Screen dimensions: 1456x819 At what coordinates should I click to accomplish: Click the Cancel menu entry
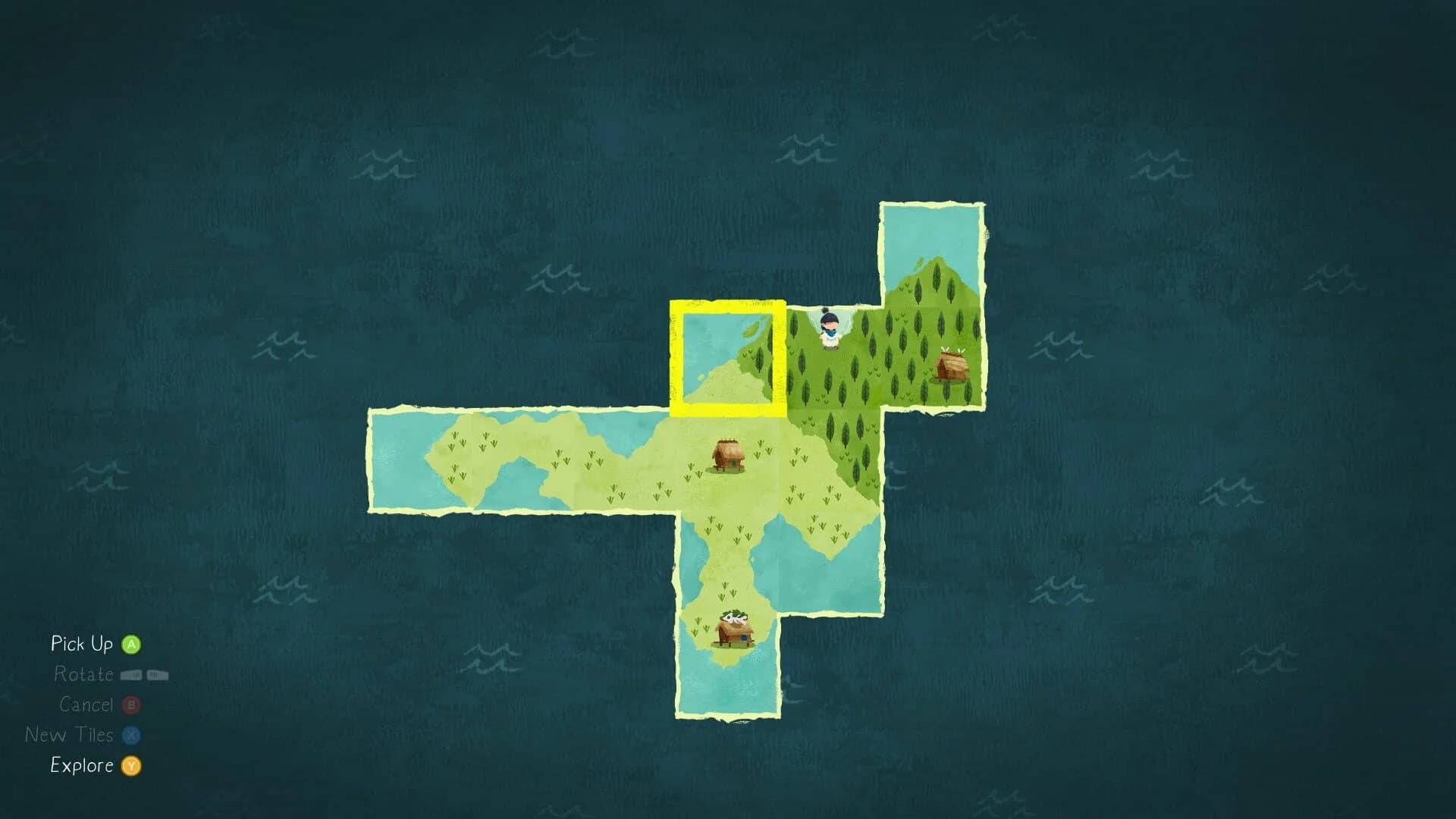[x=86, y=704]
